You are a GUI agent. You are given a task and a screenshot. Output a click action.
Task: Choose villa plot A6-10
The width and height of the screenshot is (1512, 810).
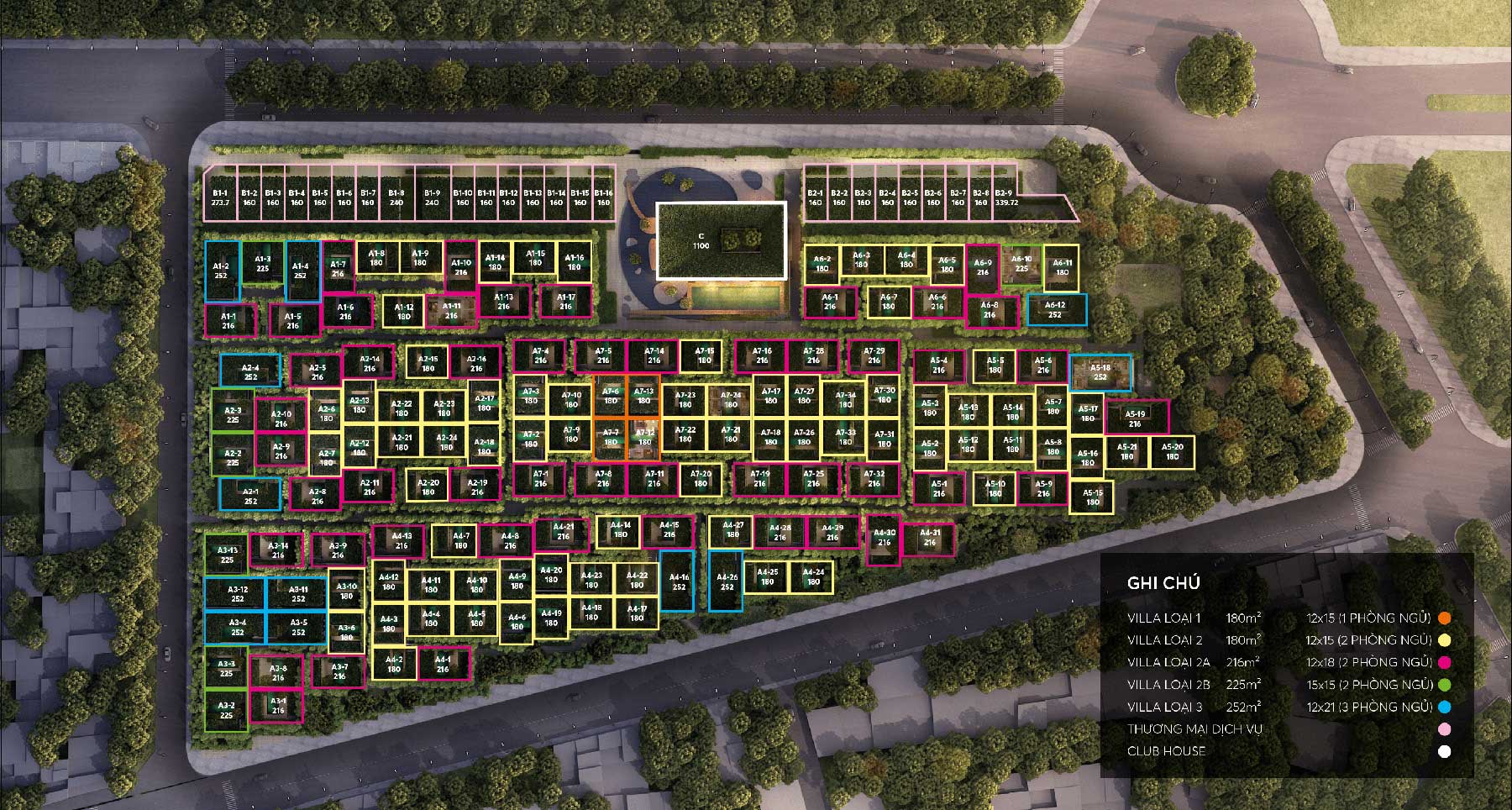tap(1021, 264)
